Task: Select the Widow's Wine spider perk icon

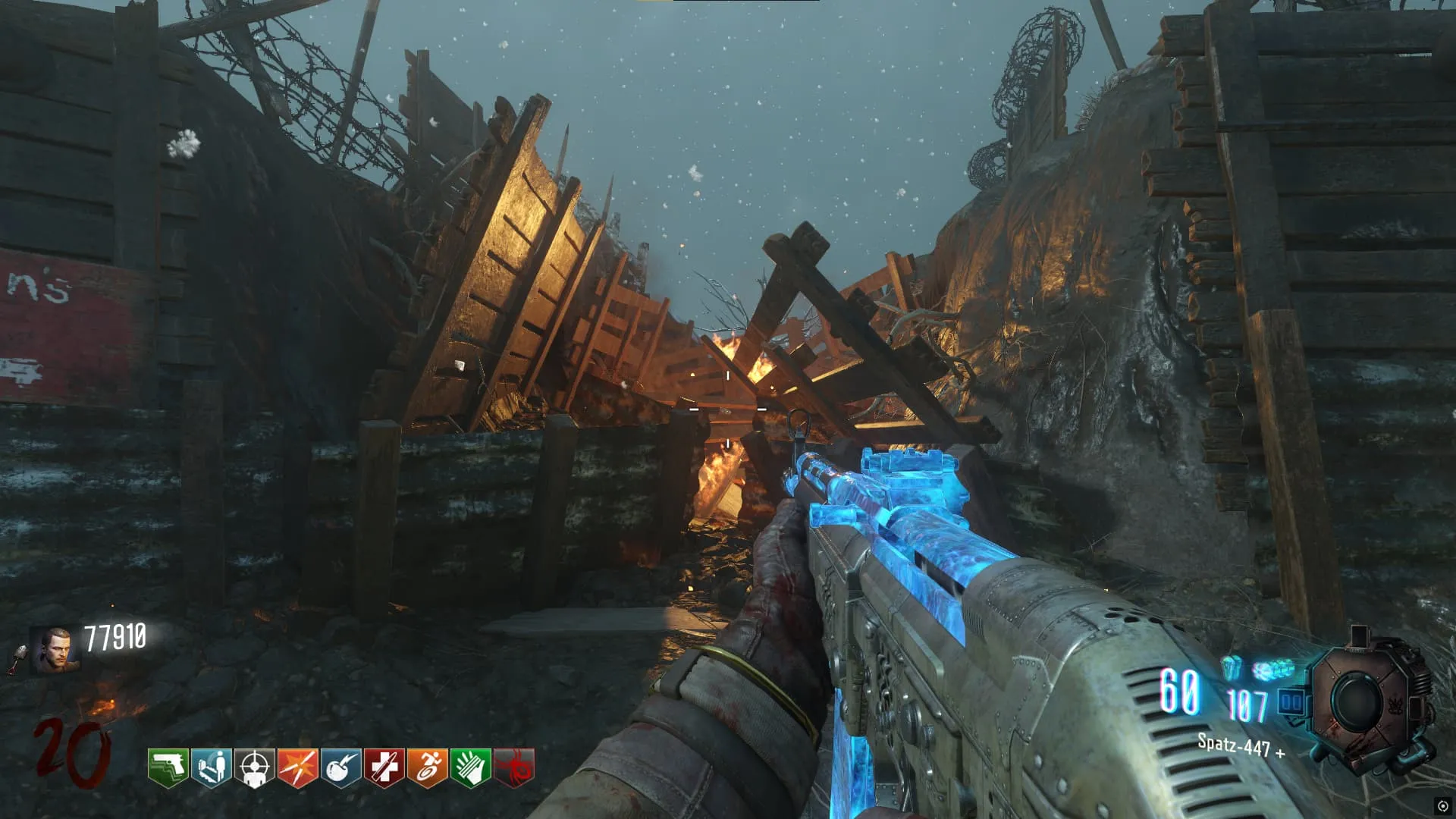Action: 514,767
